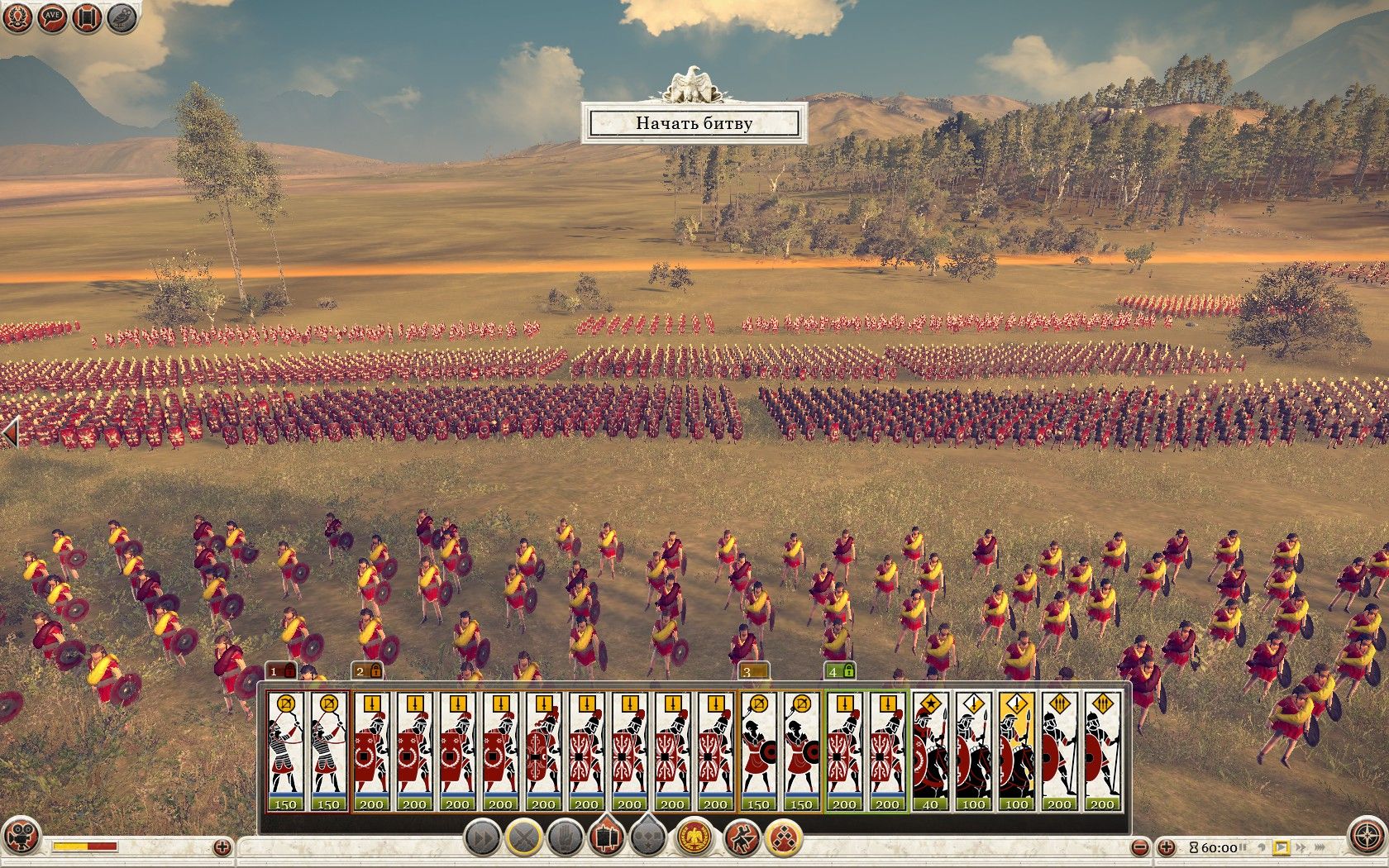
Task: Select the general cavalry card with star
Action: (x=930, y=751)
